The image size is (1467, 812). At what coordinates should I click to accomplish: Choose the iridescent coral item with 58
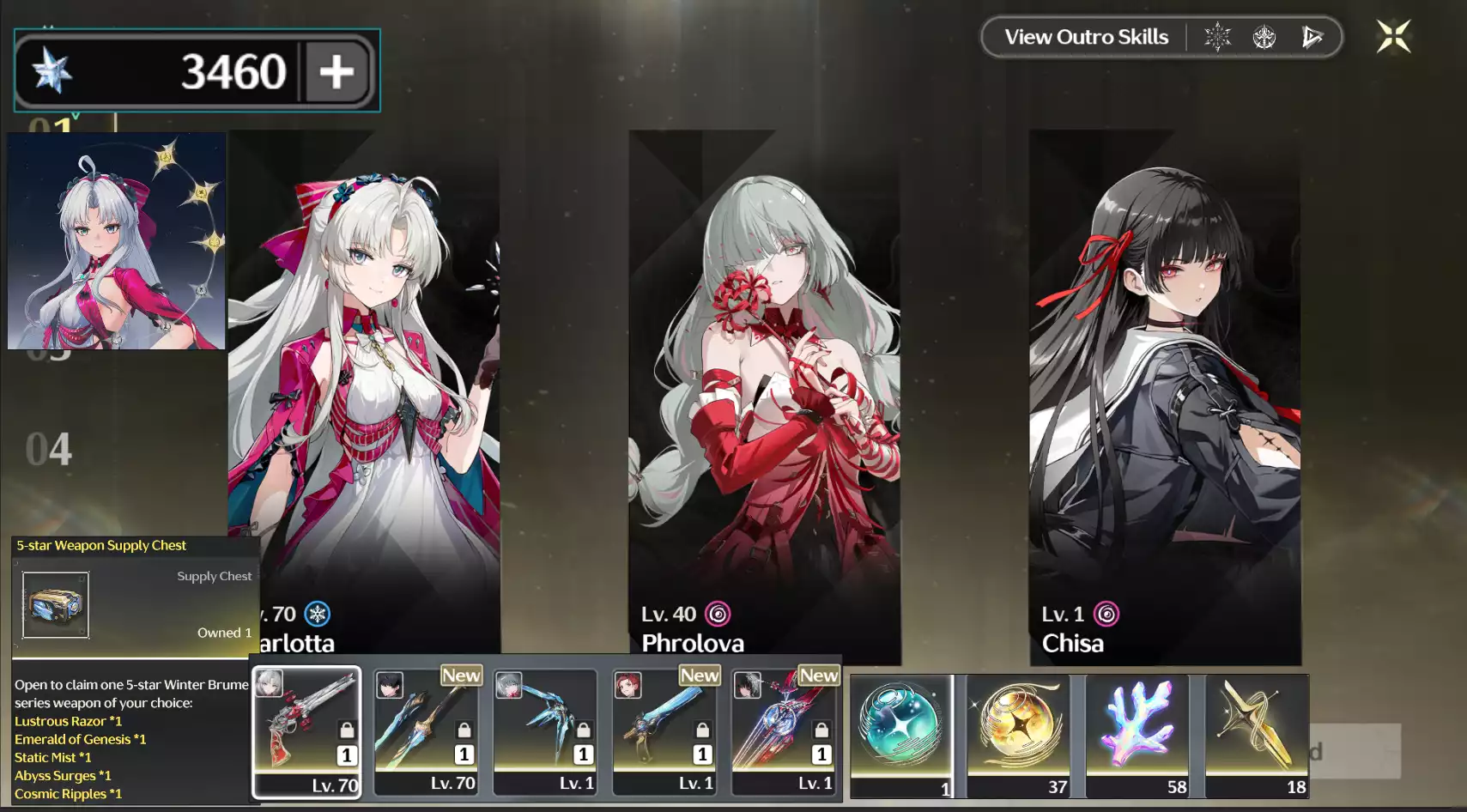tap(1137, 736)
